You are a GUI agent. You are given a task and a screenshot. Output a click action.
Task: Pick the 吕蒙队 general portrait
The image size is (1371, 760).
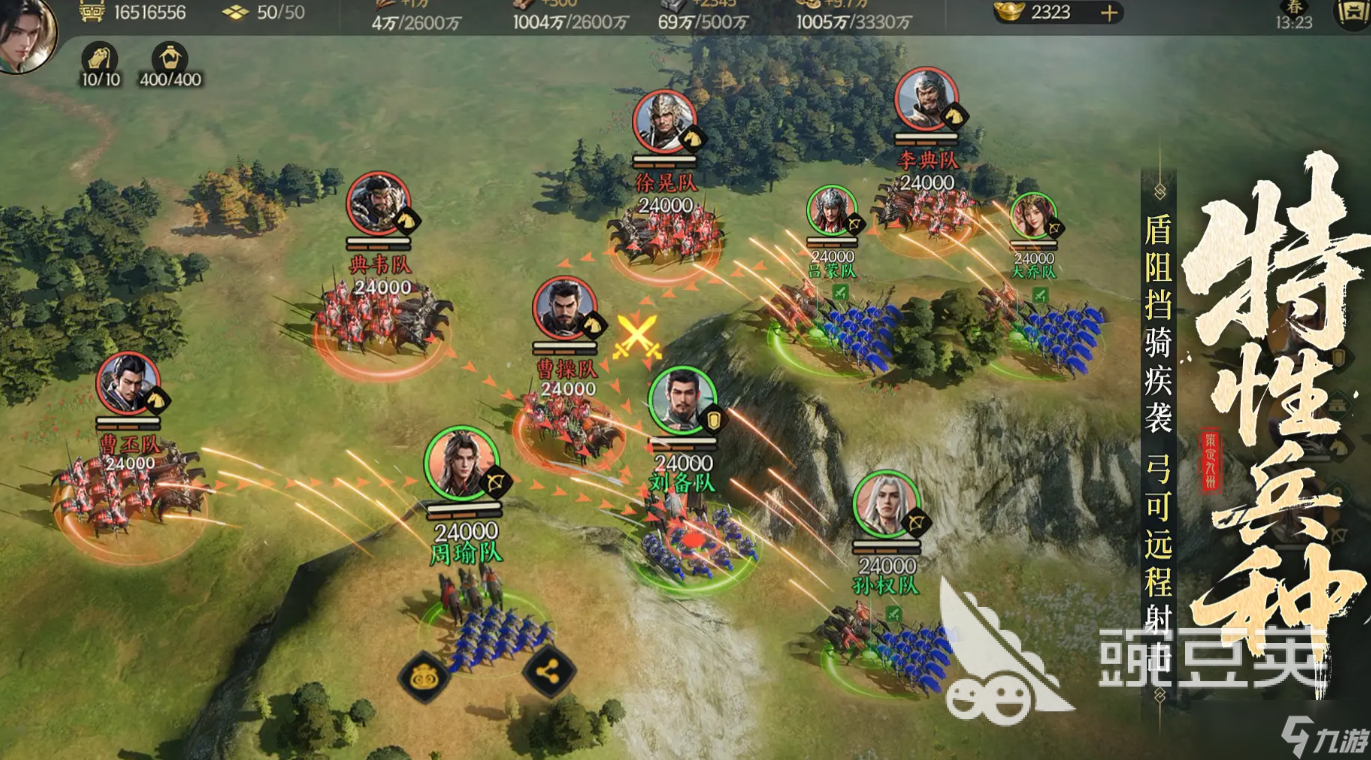tap(832, 212)
